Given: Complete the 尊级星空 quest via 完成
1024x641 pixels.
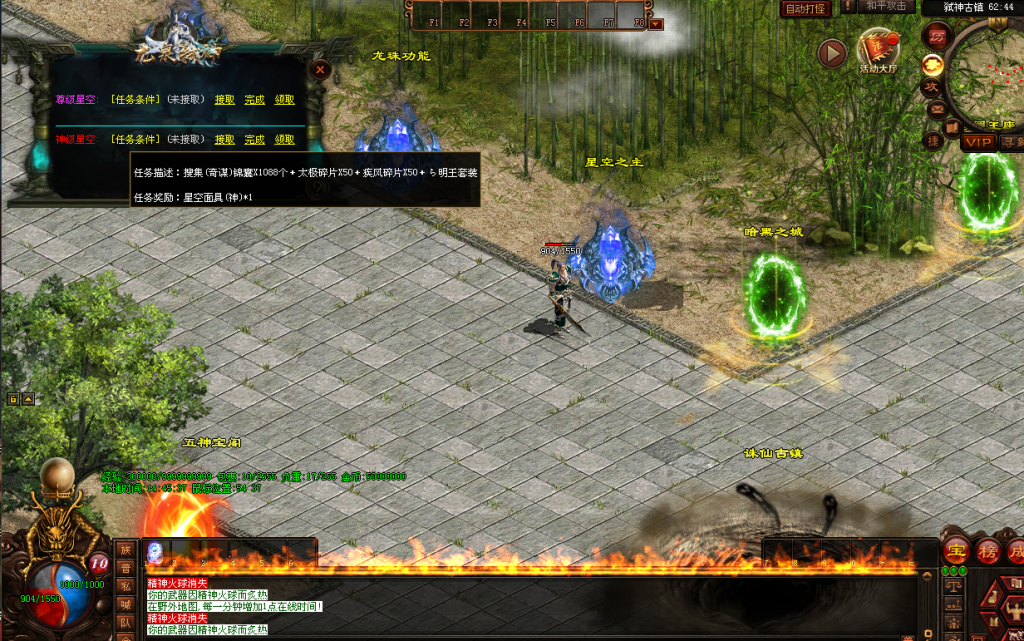Looking at the screenshot, I should pos(255,100).
